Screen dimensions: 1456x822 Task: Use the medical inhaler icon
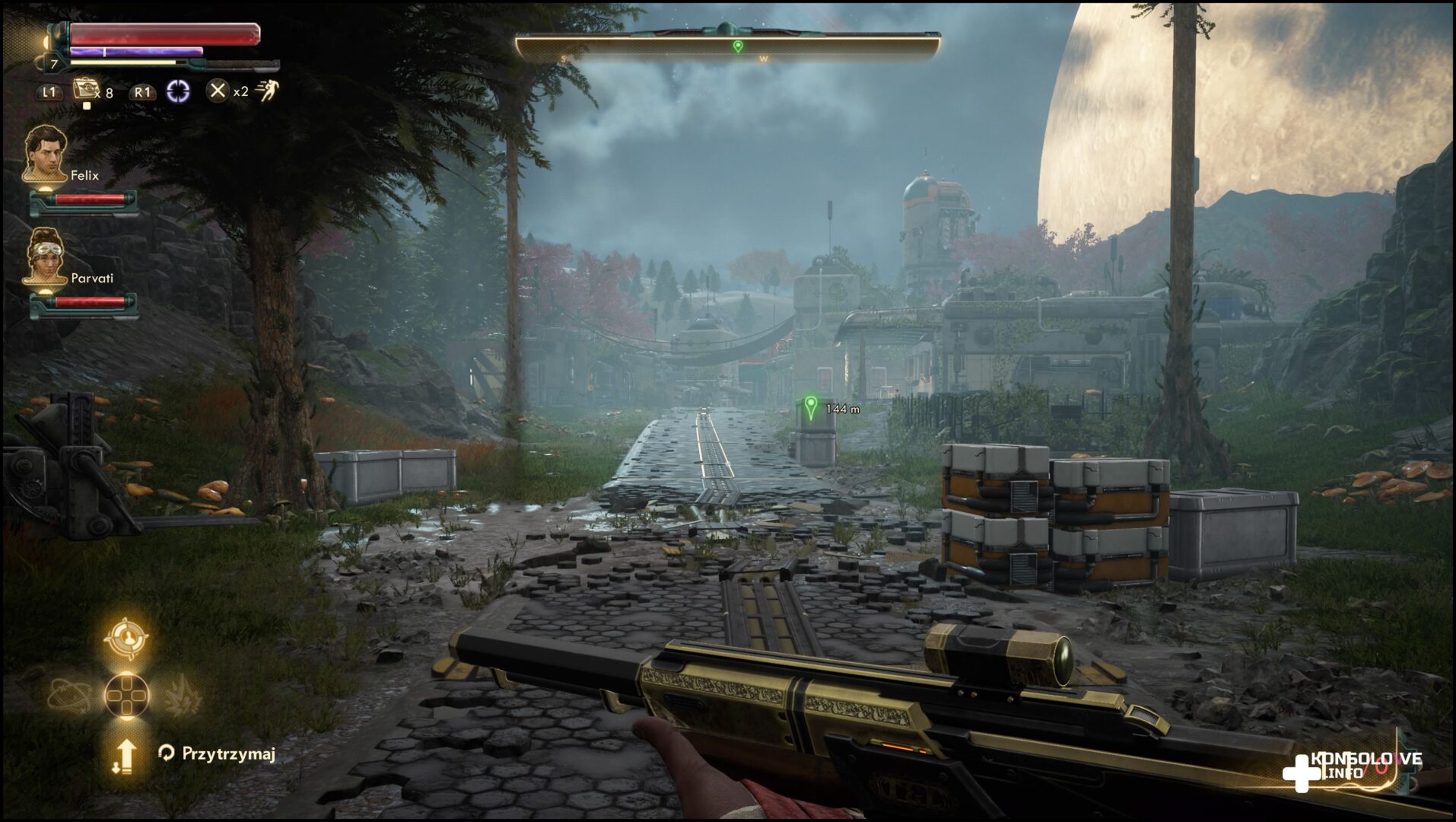coord(85,91)
